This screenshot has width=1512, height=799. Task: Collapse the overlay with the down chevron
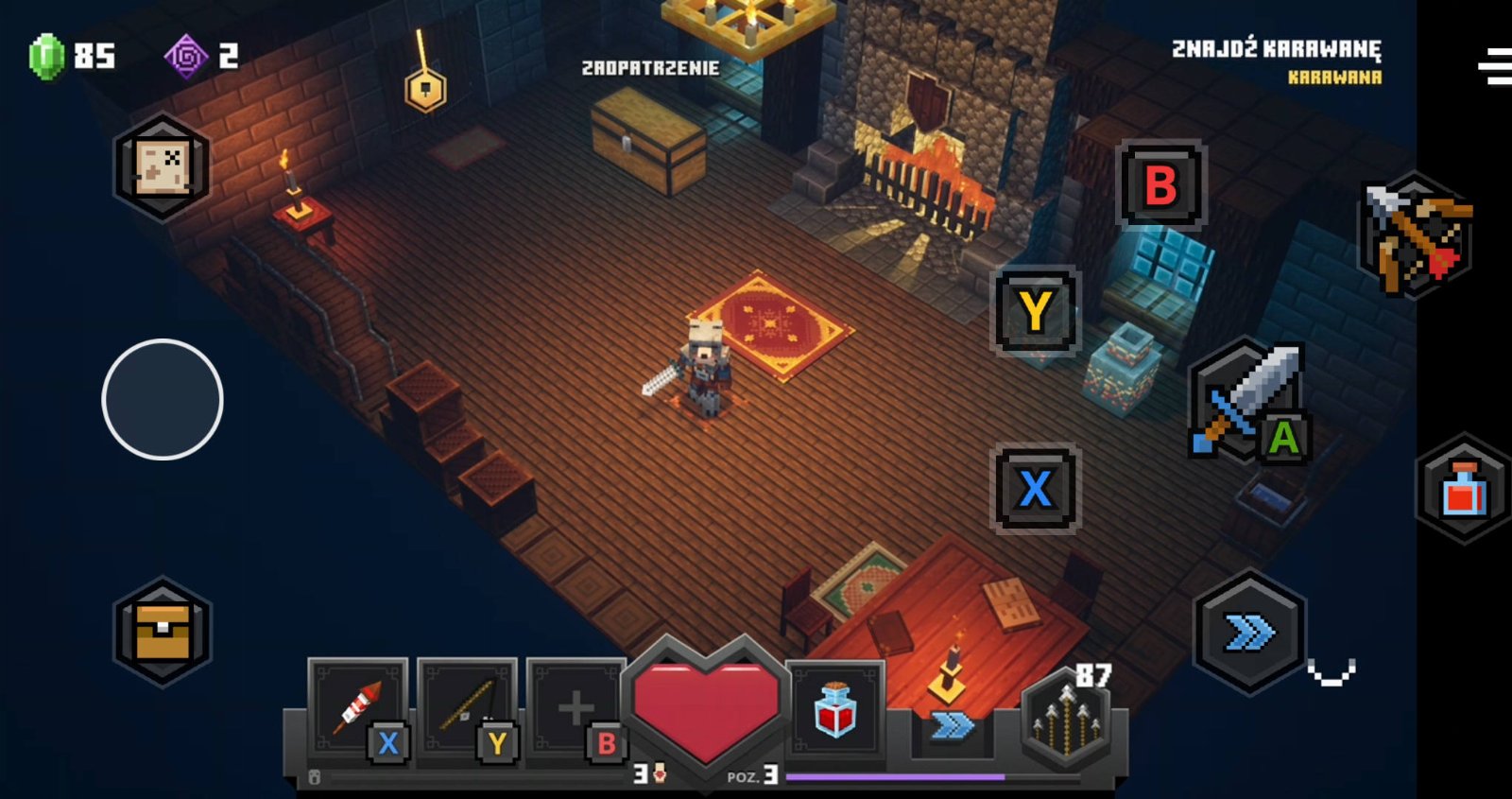point(1332,671)
